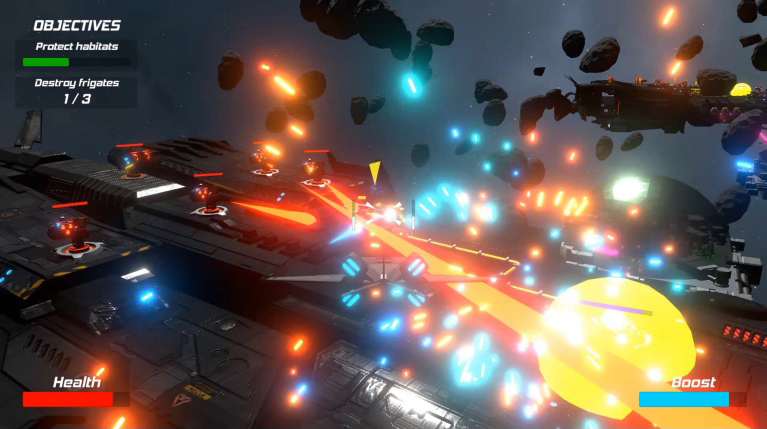Screen dimensions: 767x429
Task: Select the Destroy frigates objective
Action: (76, 84)
